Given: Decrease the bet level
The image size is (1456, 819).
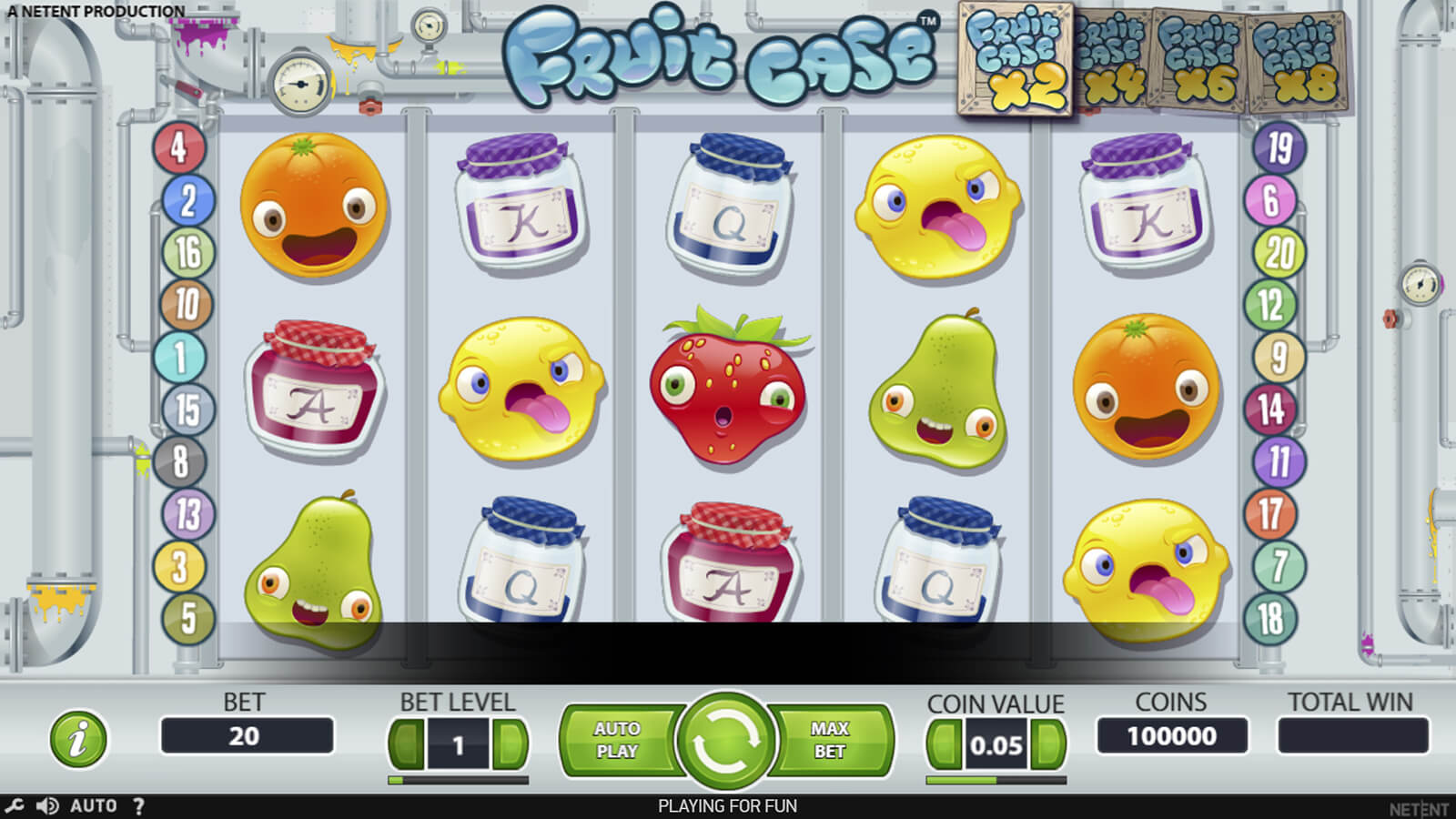Looking at the screenshot, I should pos(407,745).
